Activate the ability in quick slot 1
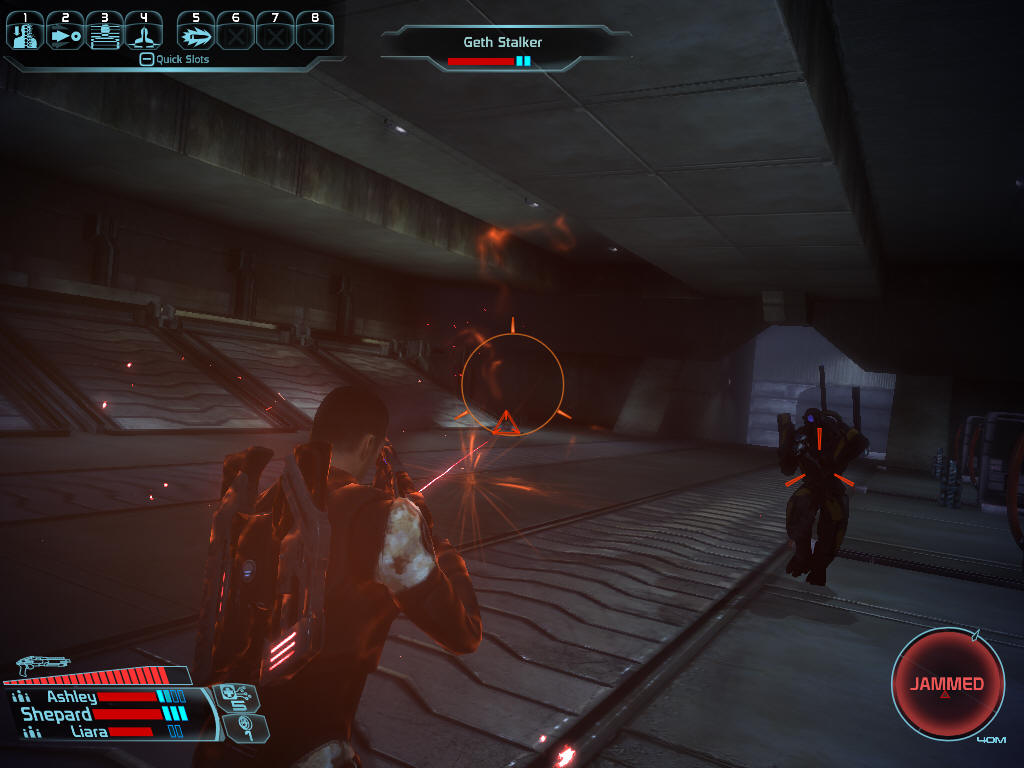The height and width of the screenshot is (768, 1024). point(24,32)
